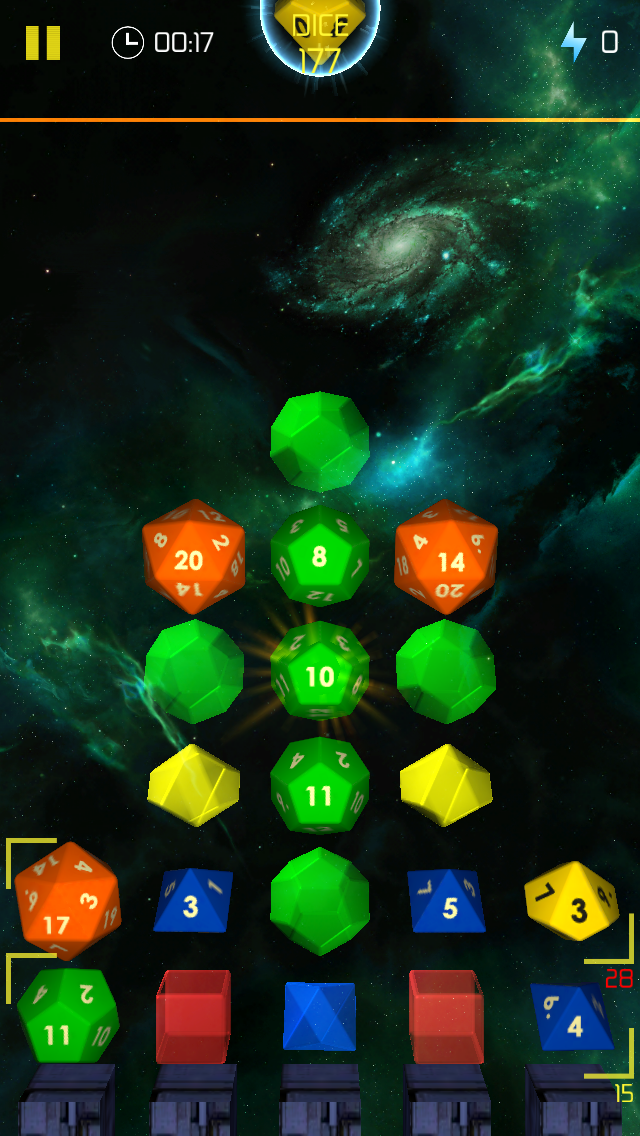The image size is (640, 1136).
Task: Select the blue die showing 5
Action: coord(446,900)
